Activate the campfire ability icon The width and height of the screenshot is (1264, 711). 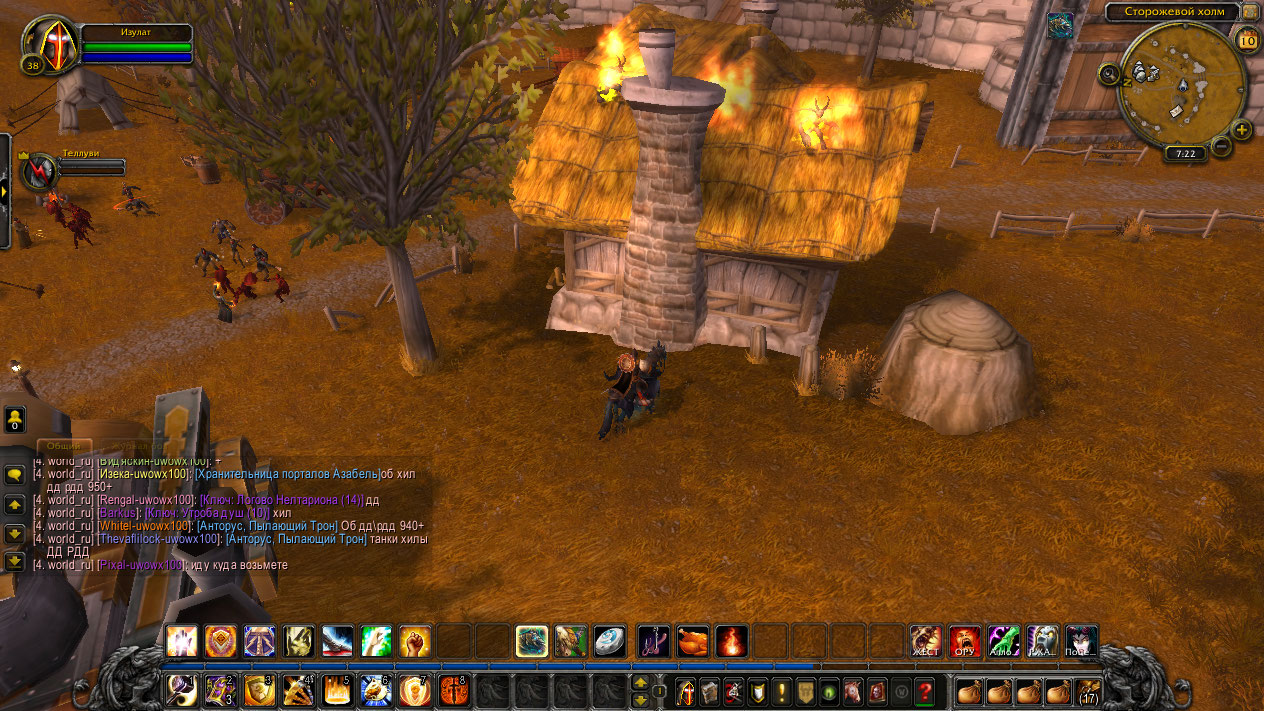(x=731, y=641)
